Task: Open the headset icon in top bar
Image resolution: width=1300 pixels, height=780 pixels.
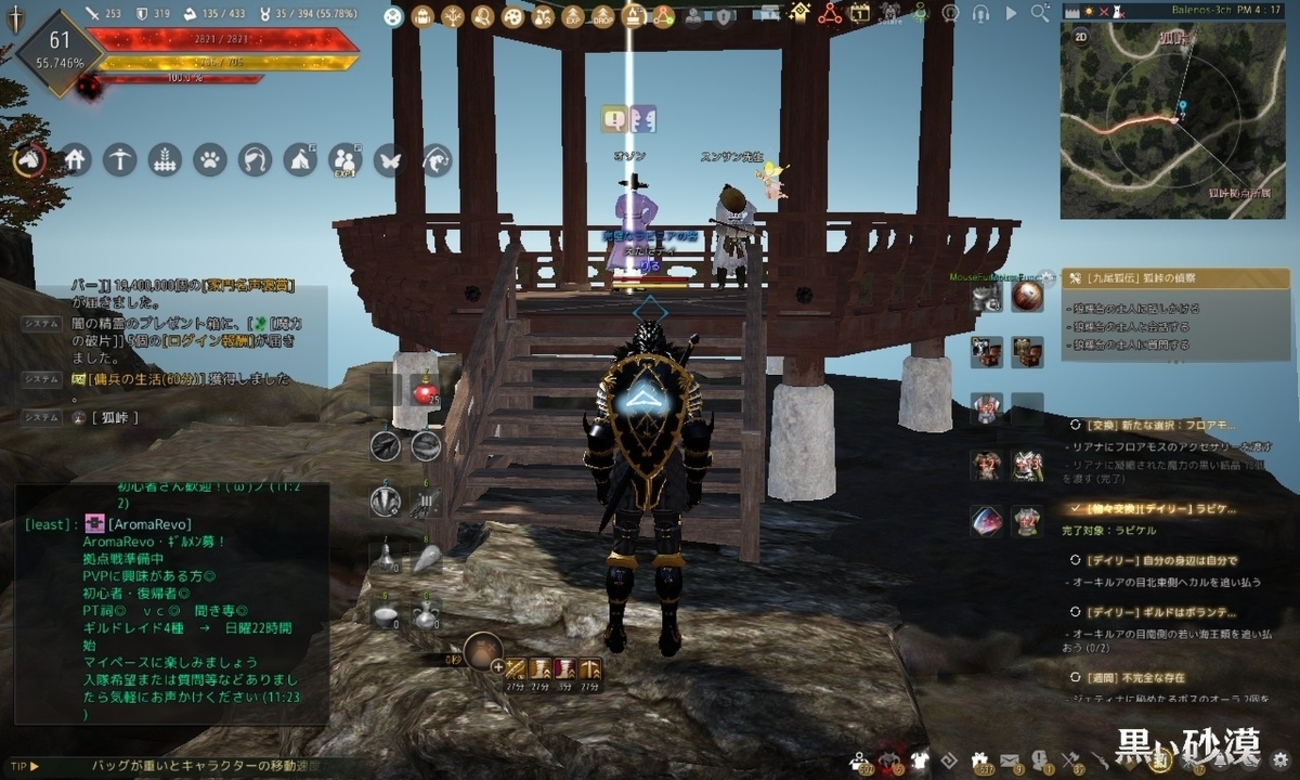Action: (981, 14)
